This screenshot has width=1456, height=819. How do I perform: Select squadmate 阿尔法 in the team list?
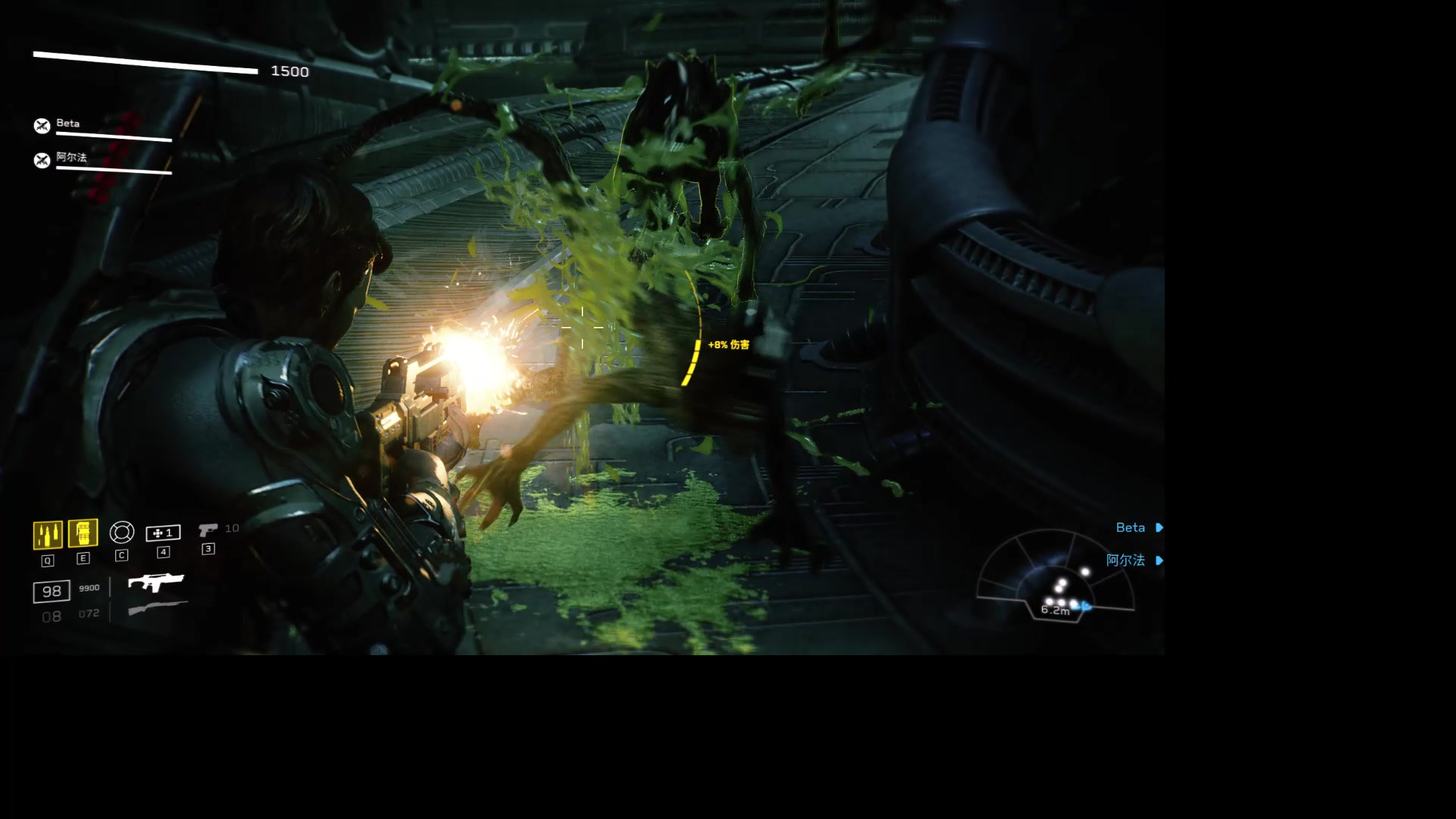coord(71,158)
